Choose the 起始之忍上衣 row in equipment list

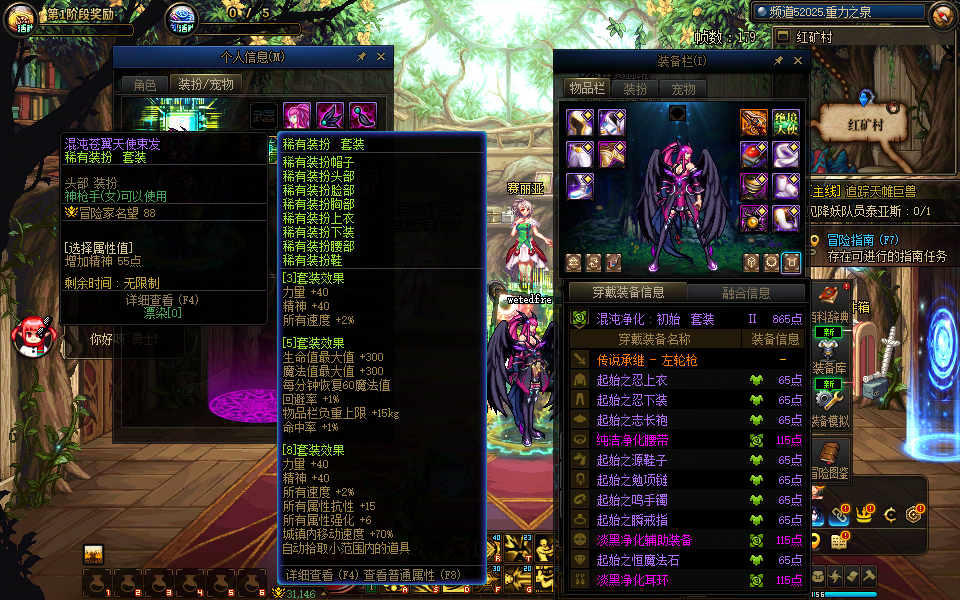[690, 380]
